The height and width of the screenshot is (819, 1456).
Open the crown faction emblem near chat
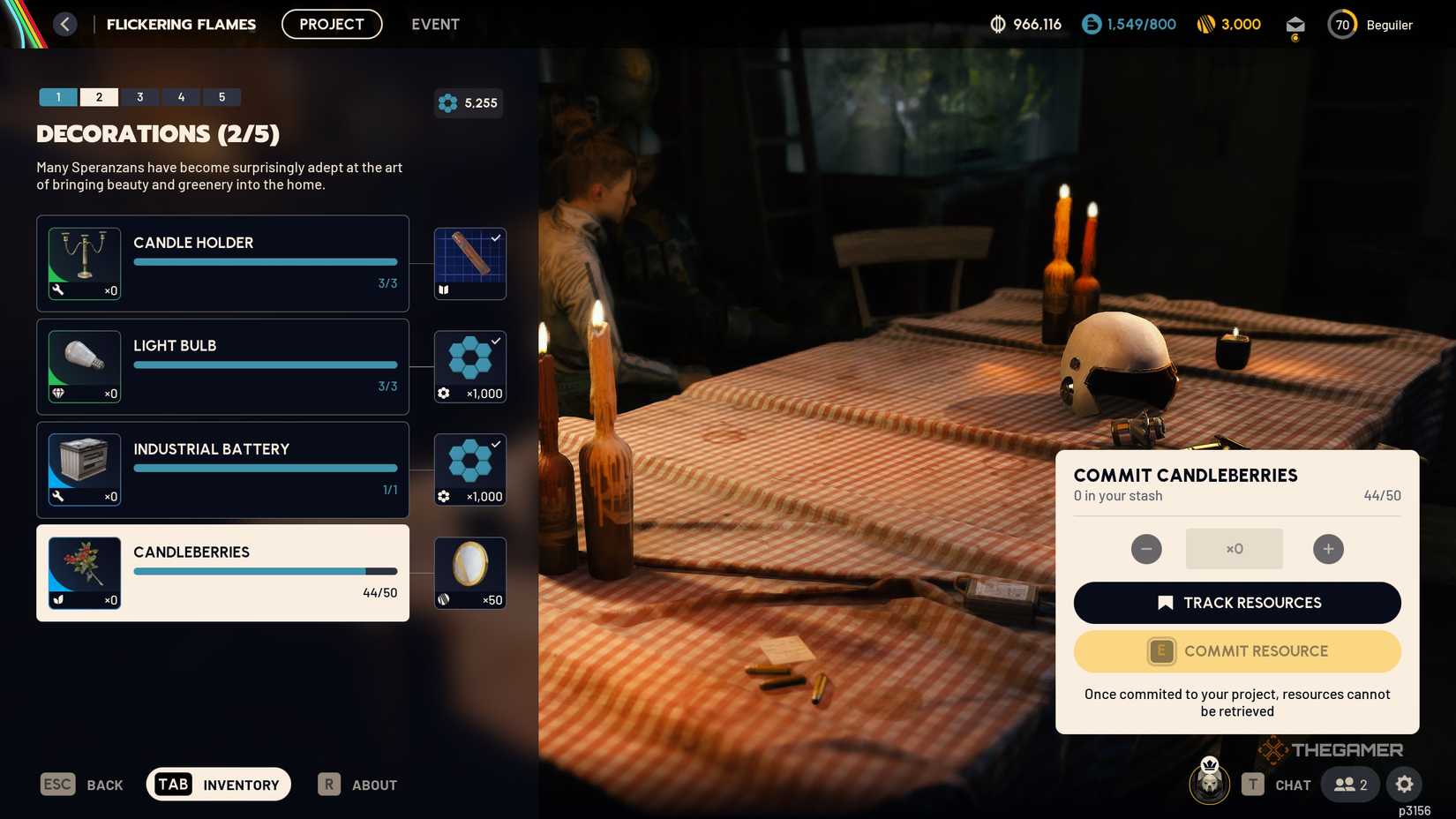coord(1209,784)
